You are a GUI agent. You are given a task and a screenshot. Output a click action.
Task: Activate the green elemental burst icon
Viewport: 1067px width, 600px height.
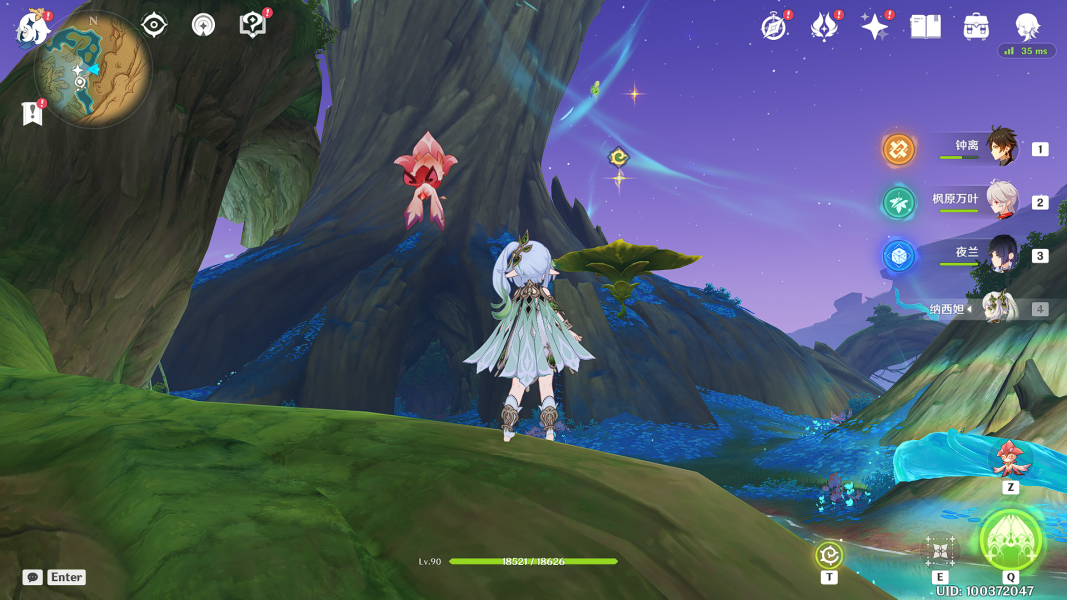pyautogui.click(x=1011, y=540)
